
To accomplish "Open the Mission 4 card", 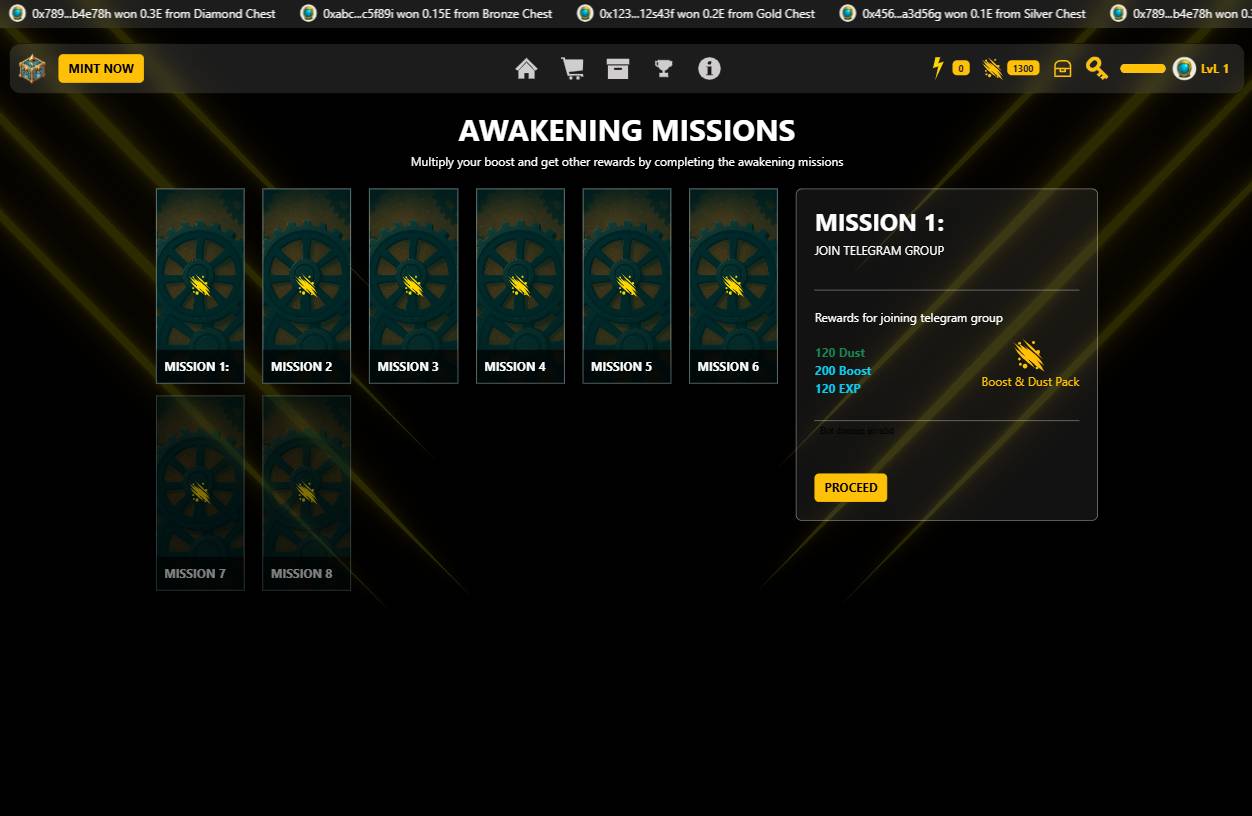I will [x=520, y=286].
